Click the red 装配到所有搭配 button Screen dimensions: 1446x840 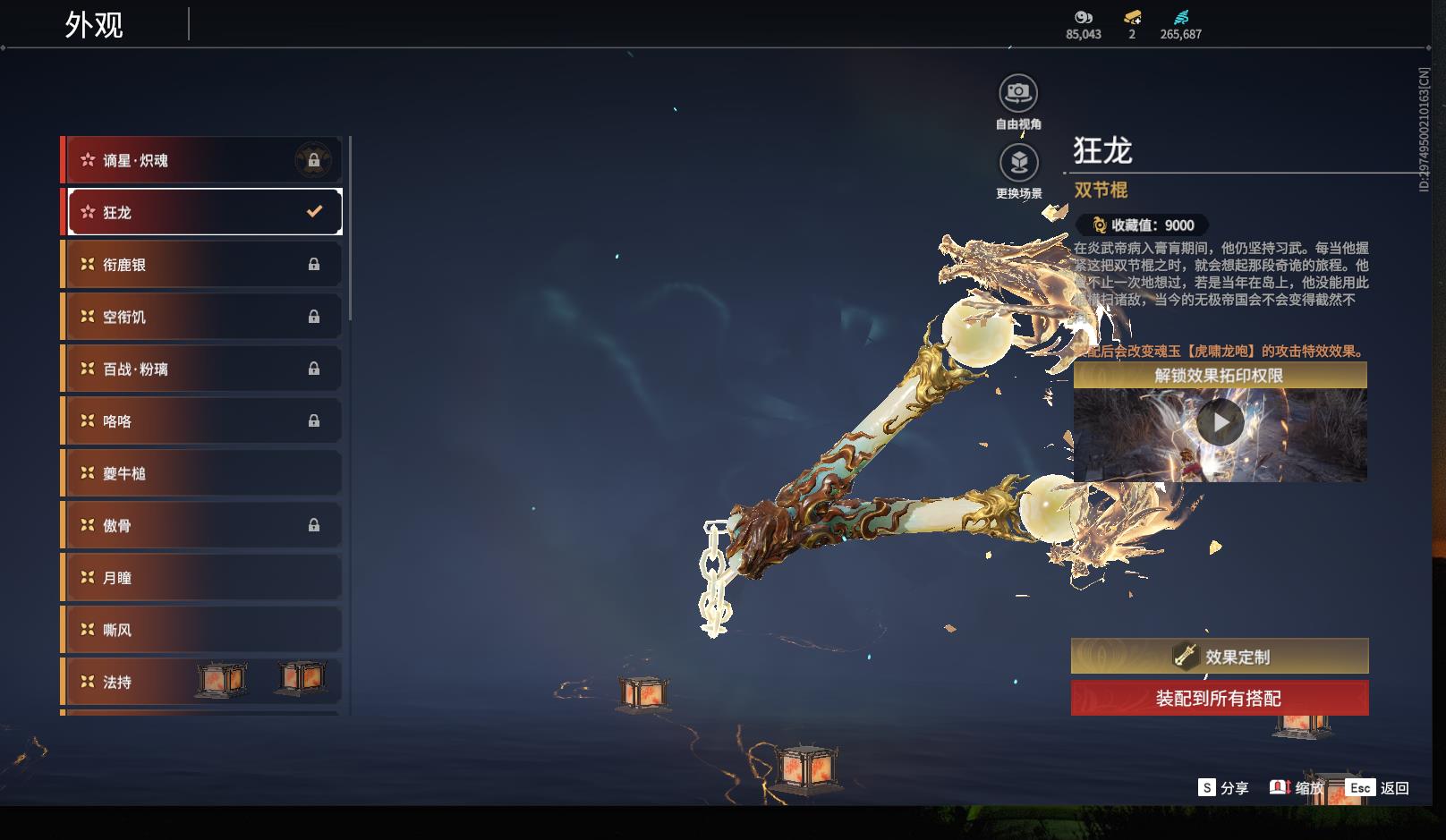(1220, 698)
